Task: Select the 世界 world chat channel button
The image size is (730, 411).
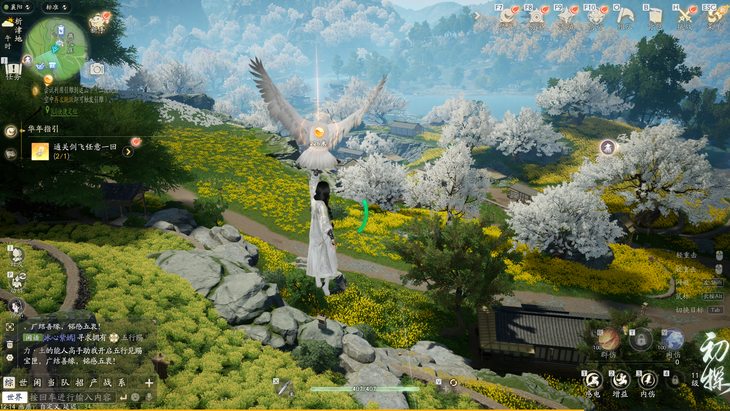Action: (x=14, y=397)
